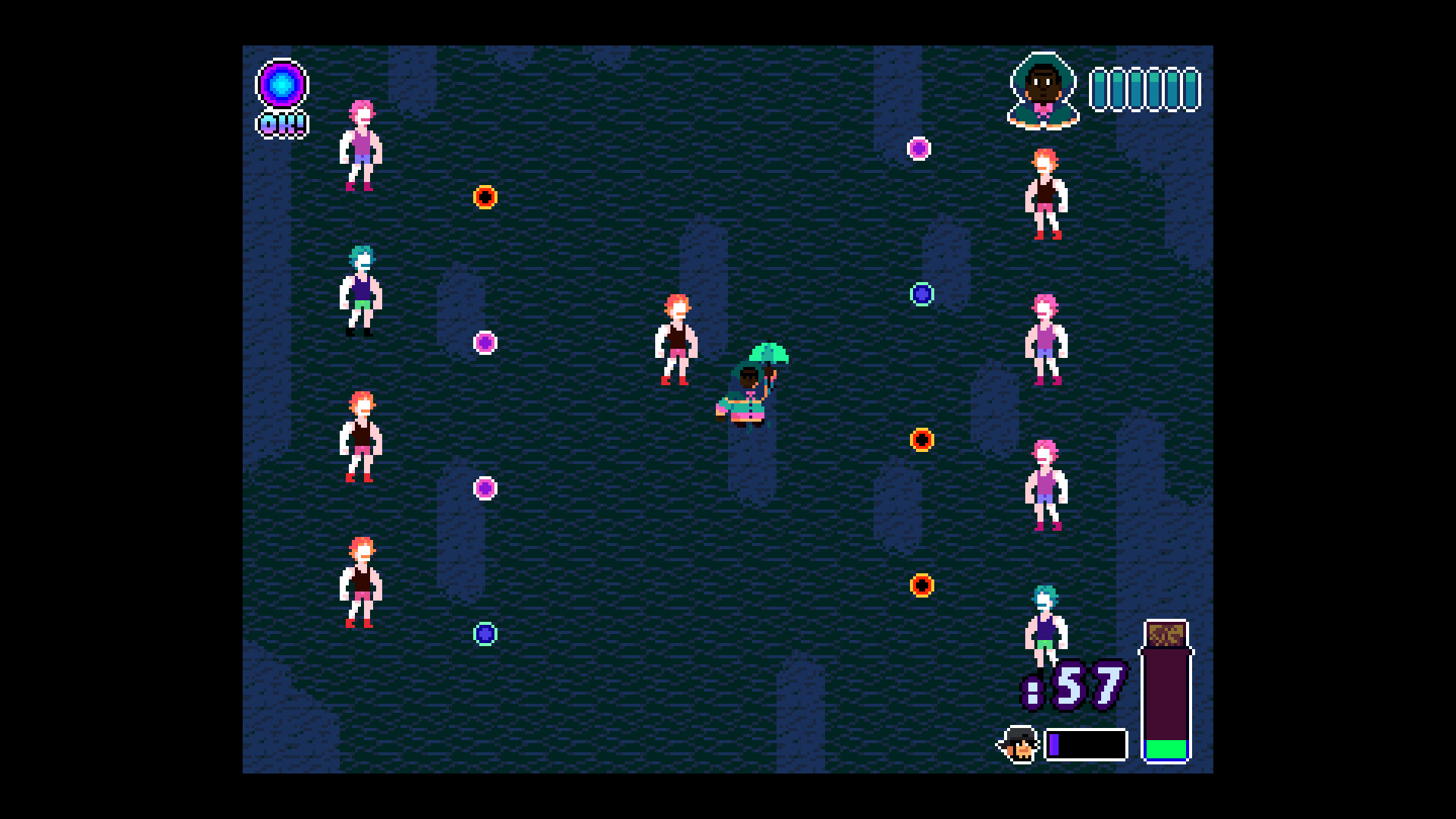This screenshot has width=1456, height=819.
Task: Click the orange-haired dancer near screen center
Action: coord(677,341)
